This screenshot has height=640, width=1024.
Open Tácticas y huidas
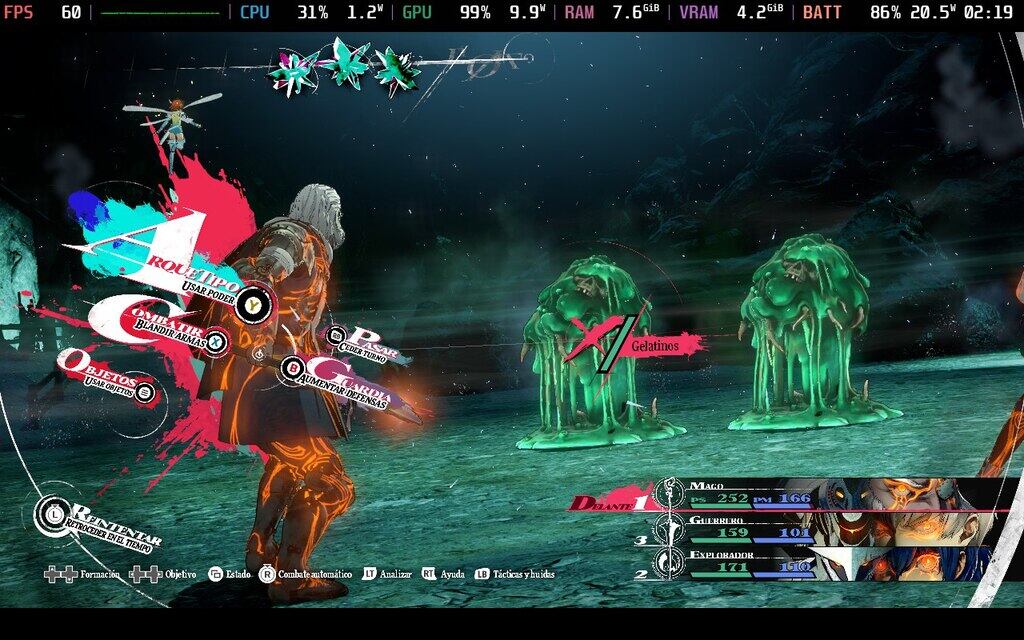coord(514,574)
